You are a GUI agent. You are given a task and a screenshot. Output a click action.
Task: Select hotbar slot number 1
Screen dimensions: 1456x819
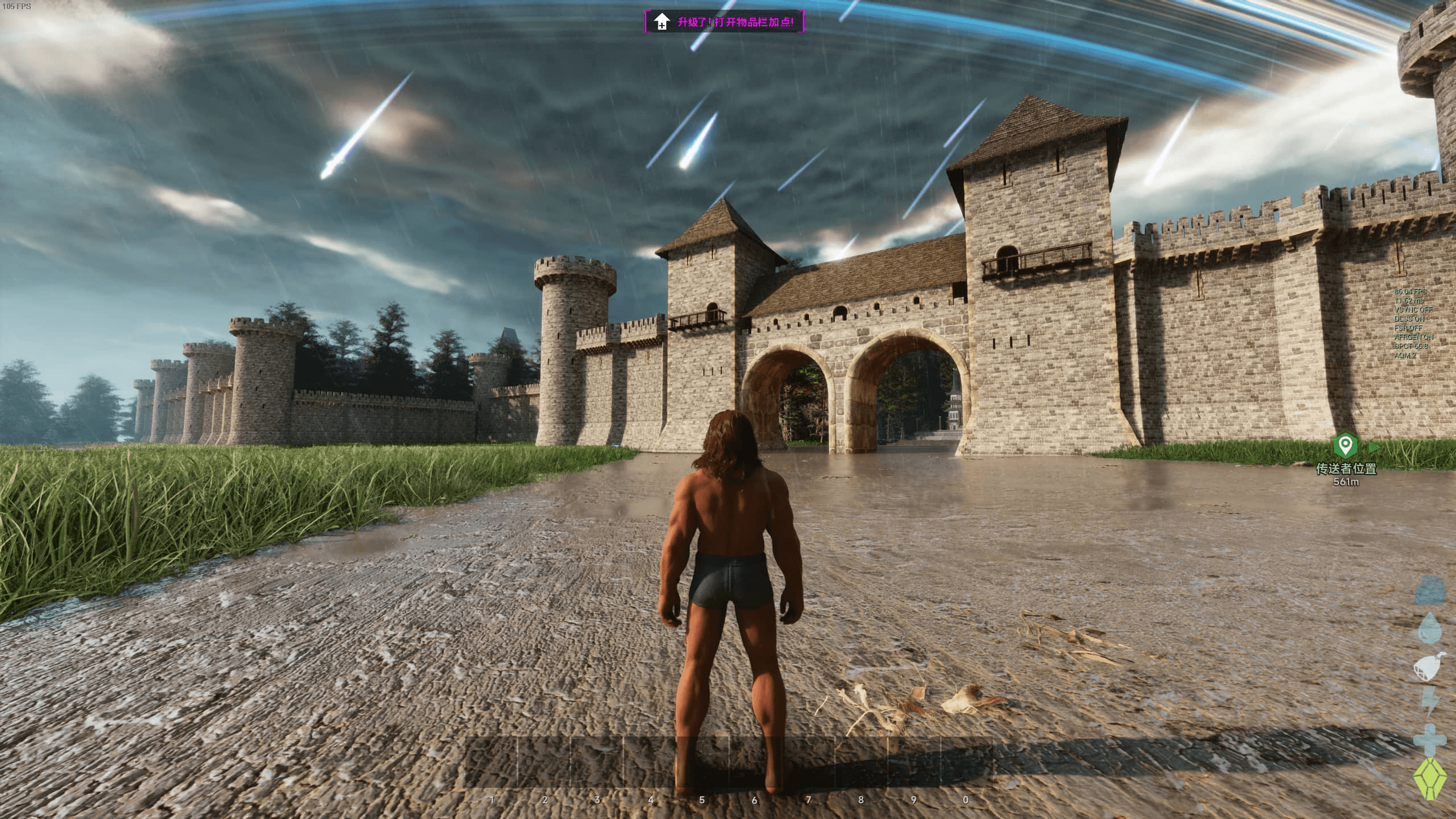point(492,763)
